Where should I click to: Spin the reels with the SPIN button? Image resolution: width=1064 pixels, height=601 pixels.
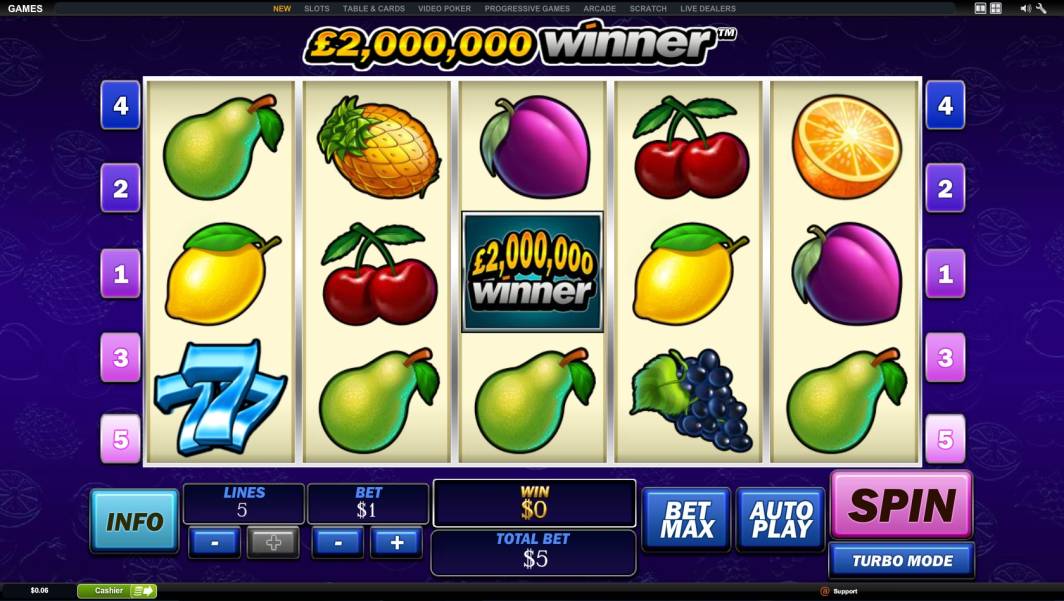pos(901,505)
